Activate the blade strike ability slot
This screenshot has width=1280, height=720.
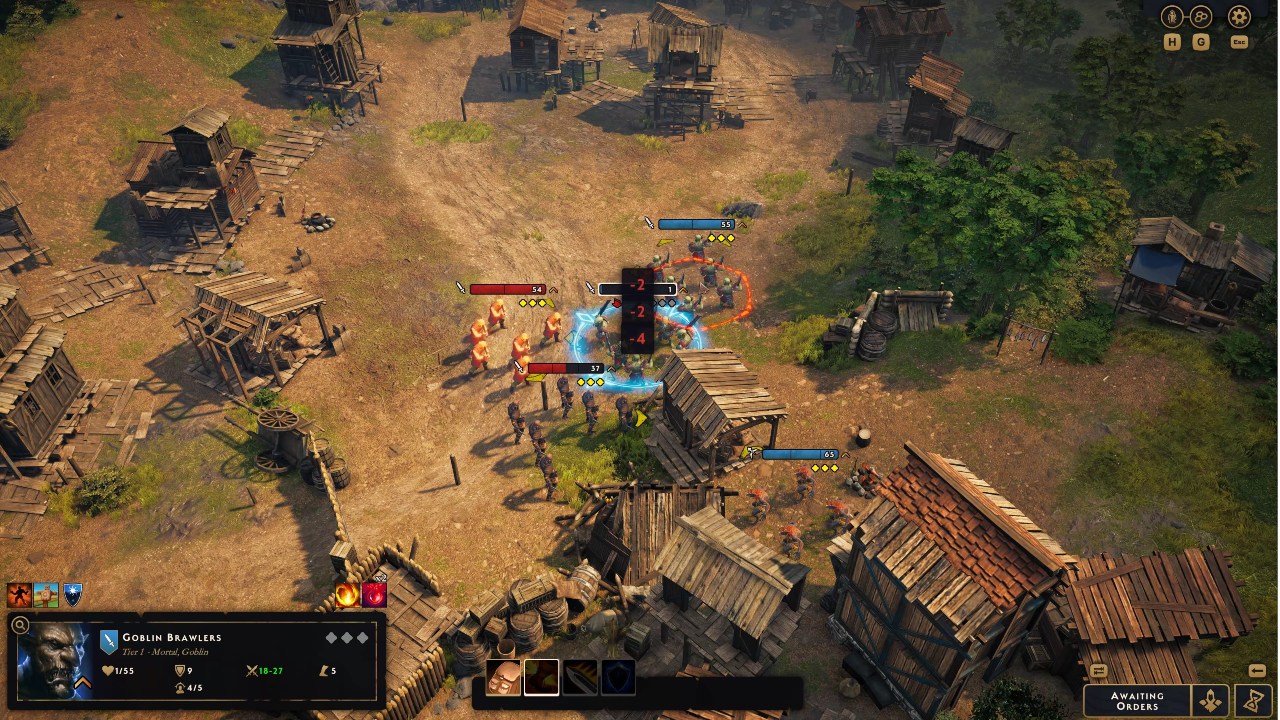click(580, 677)
